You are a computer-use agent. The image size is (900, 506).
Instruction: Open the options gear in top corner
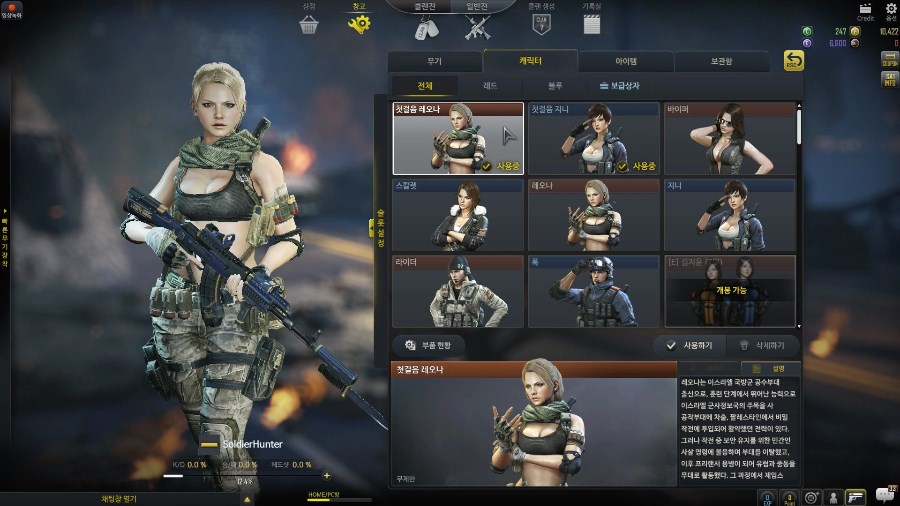click(891, 9)
